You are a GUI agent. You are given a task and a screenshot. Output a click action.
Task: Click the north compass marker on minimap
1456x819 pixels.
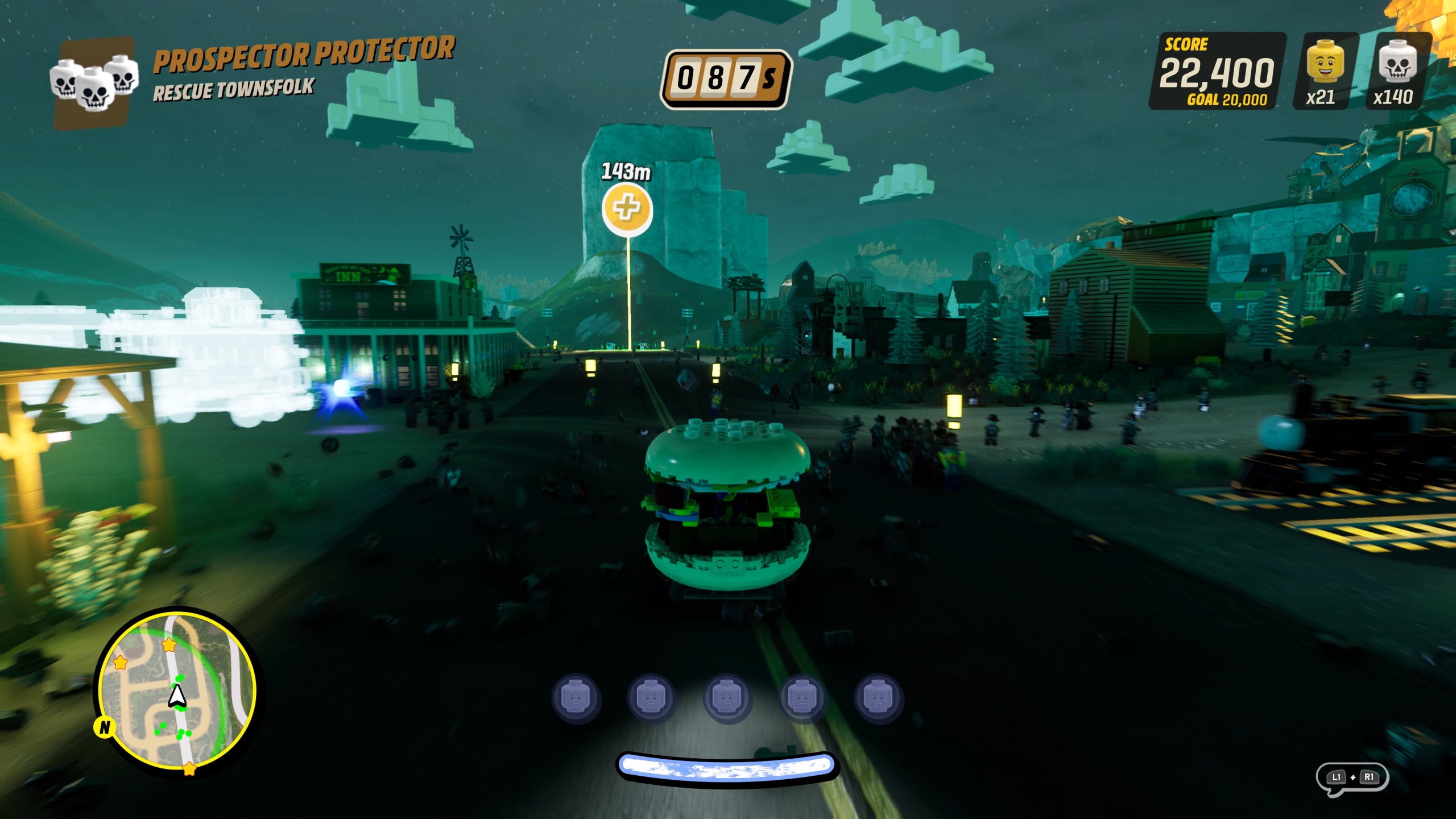click(105, 727)
